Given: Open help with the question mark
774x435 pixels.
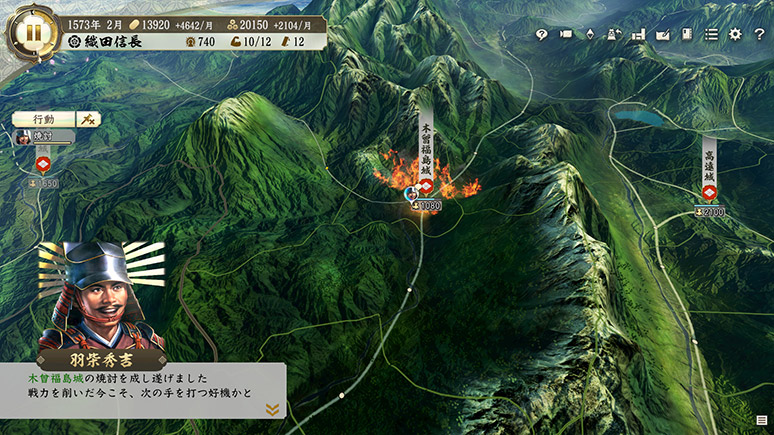Looking at the screenshot, I should pyautogui.click(x=758, y=35).
